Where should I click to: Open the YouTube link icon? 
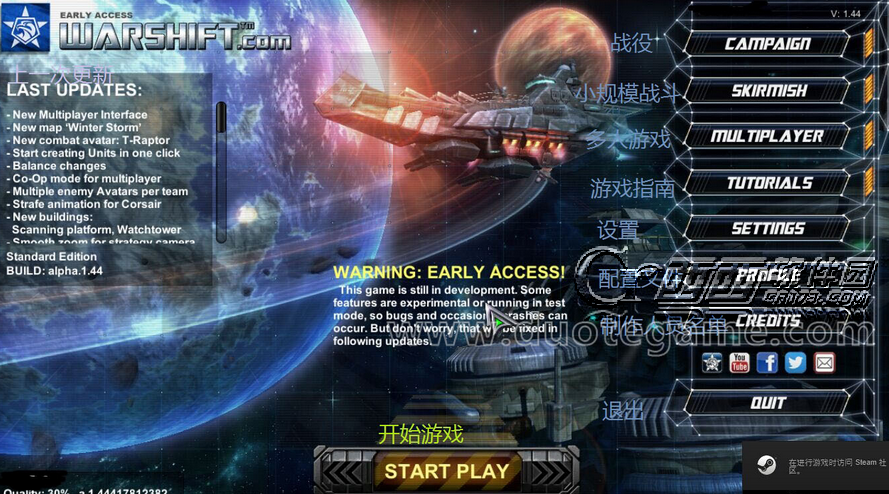pos(739,362)
